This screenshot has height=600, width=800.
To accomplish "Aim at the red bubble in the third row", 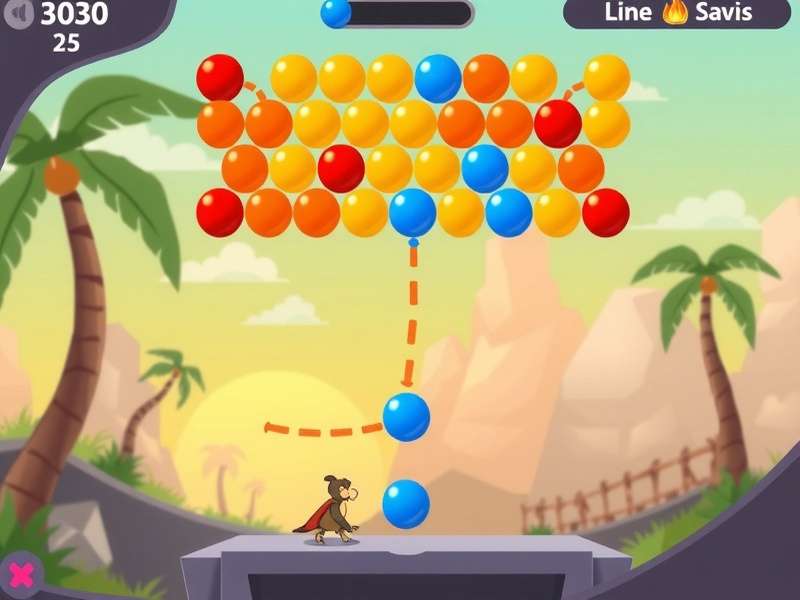I will pos(341,168).
